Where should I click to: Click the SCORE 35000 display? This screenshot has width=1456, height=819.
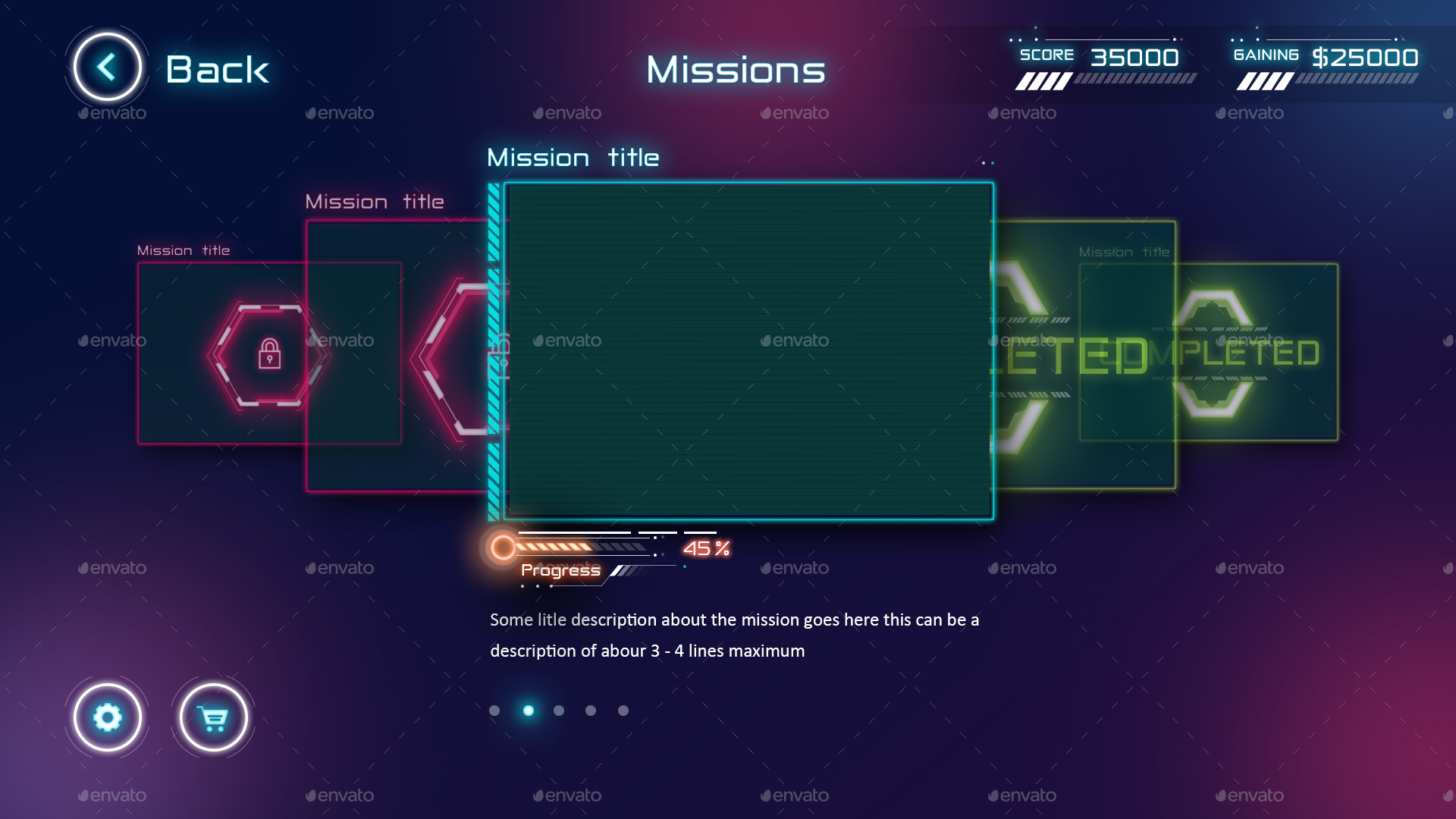tap(1100, 57)
